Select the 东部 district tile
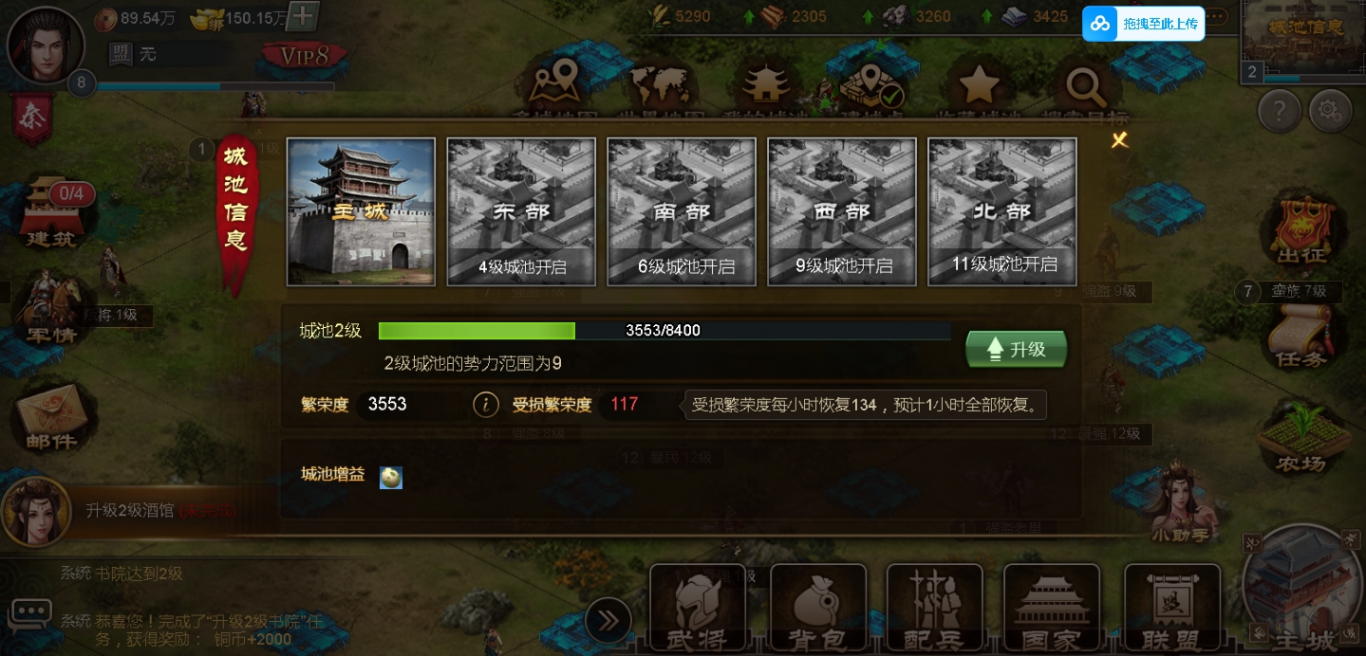The width and height of the screenshot is (1366, 656). (521, 211)
